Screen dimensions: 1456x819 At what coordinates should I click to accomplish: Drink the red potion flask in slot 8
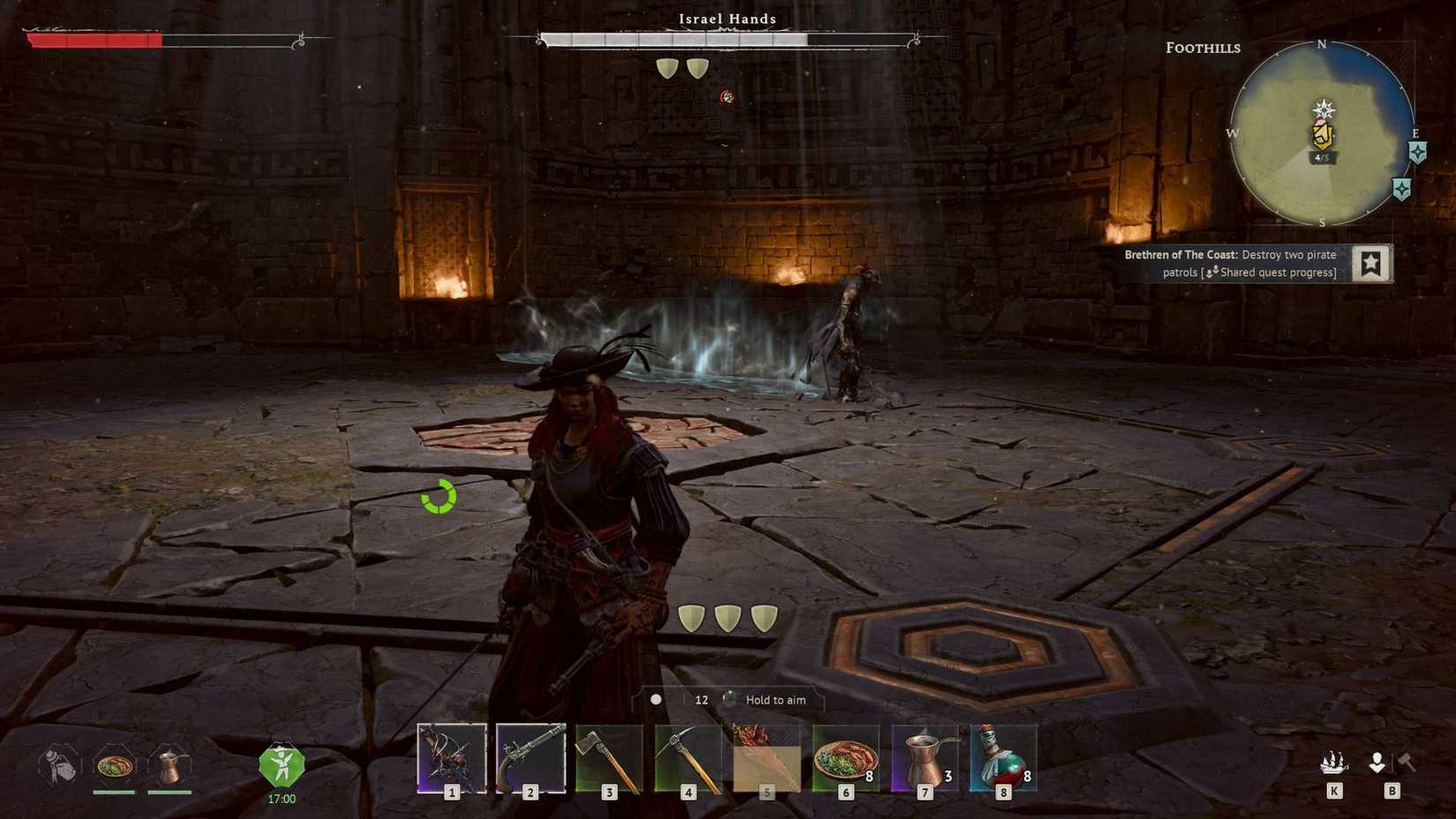[x=1003, y=758]
